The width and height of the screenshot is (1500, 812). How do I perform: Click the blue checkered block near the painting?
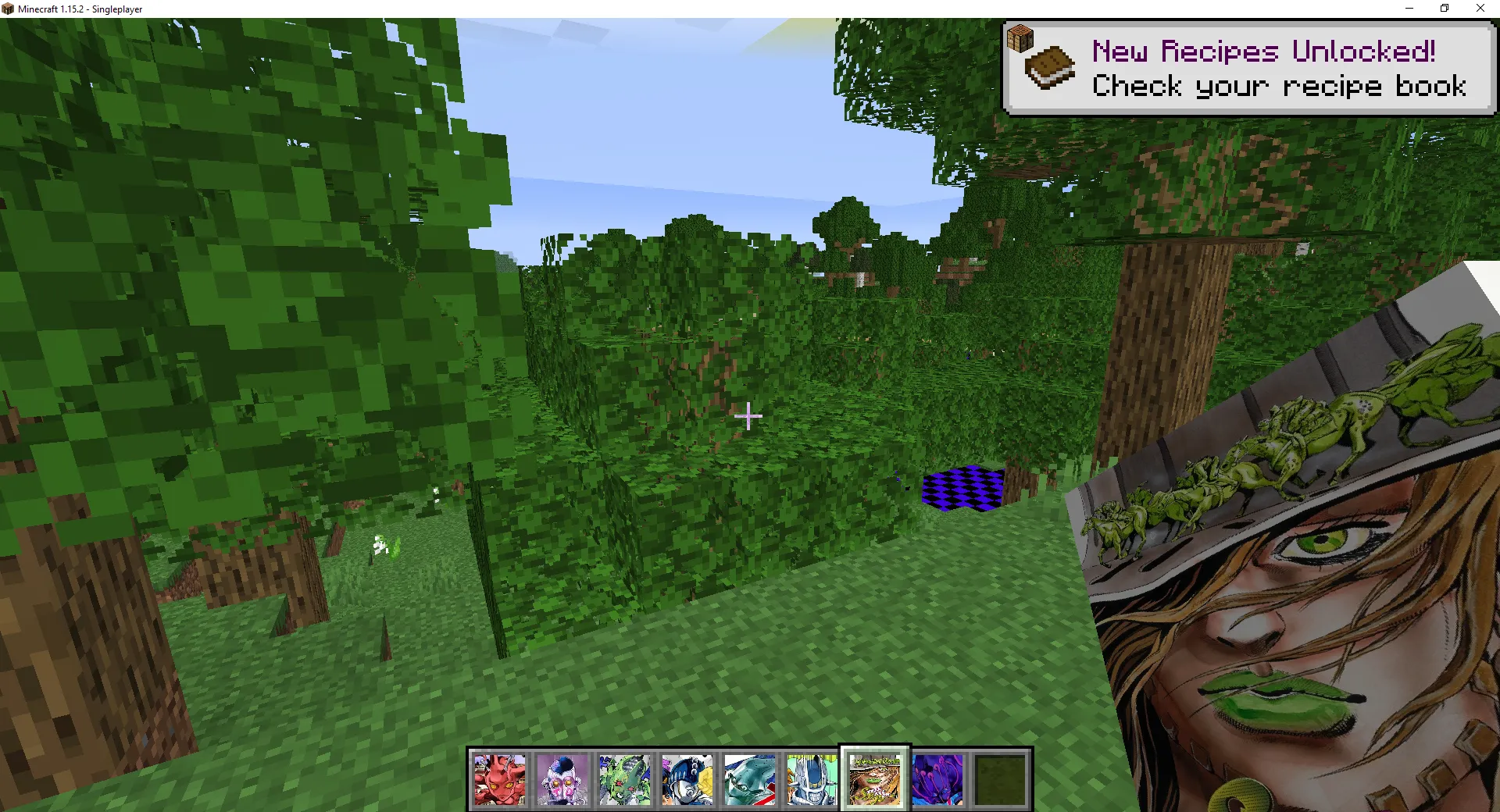coord(962,488)
